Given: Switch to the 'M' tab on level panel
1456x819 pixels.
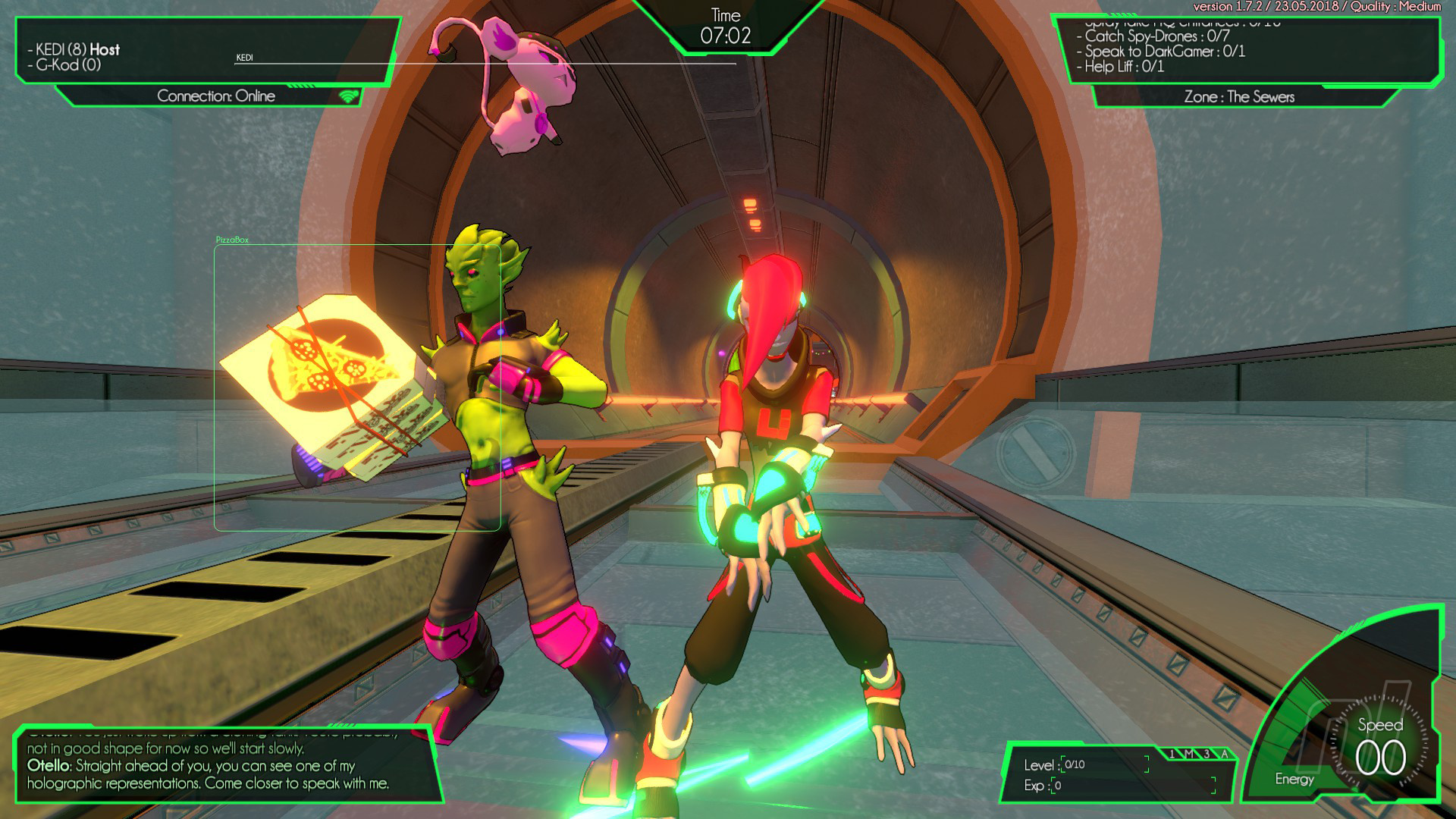Looking at the screenshot, I should (x=1189, y=754).
